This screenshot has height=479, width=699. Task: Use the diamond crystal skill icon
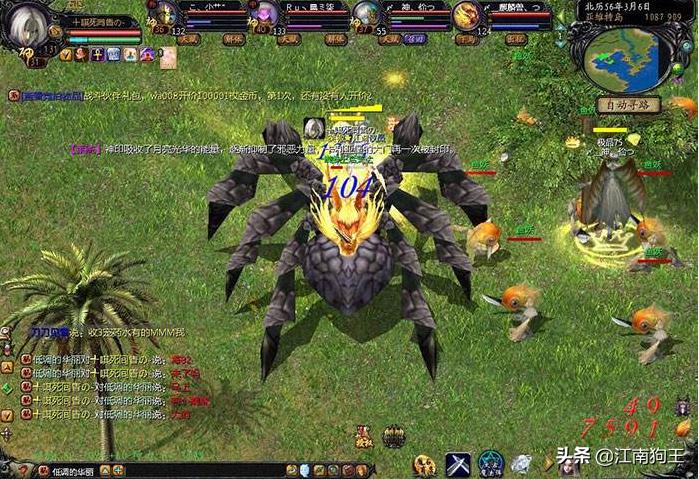(x=522, y=464)
